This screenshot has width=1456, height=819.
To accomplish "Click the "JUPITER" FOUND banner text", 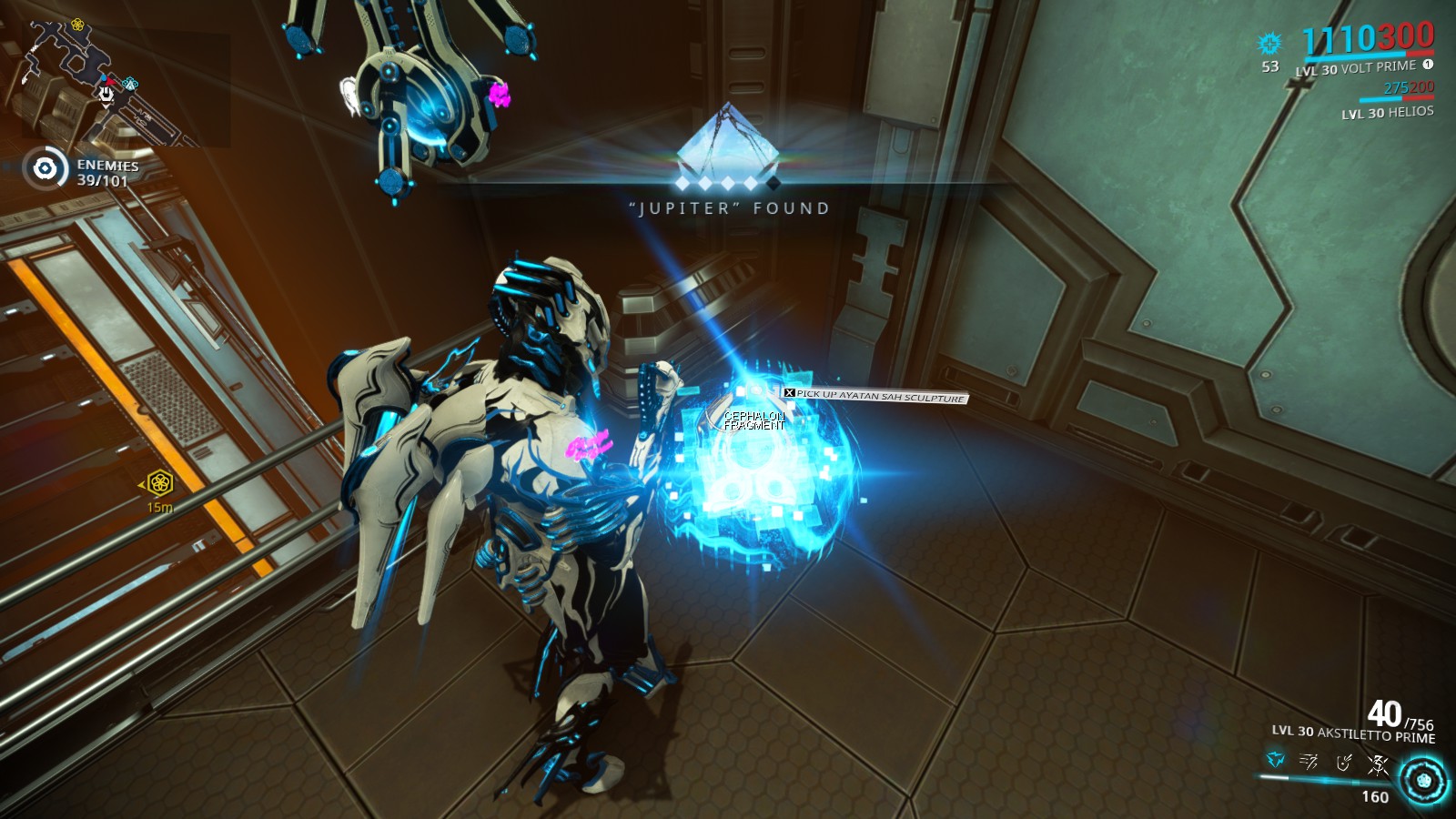I will point(731,208).
